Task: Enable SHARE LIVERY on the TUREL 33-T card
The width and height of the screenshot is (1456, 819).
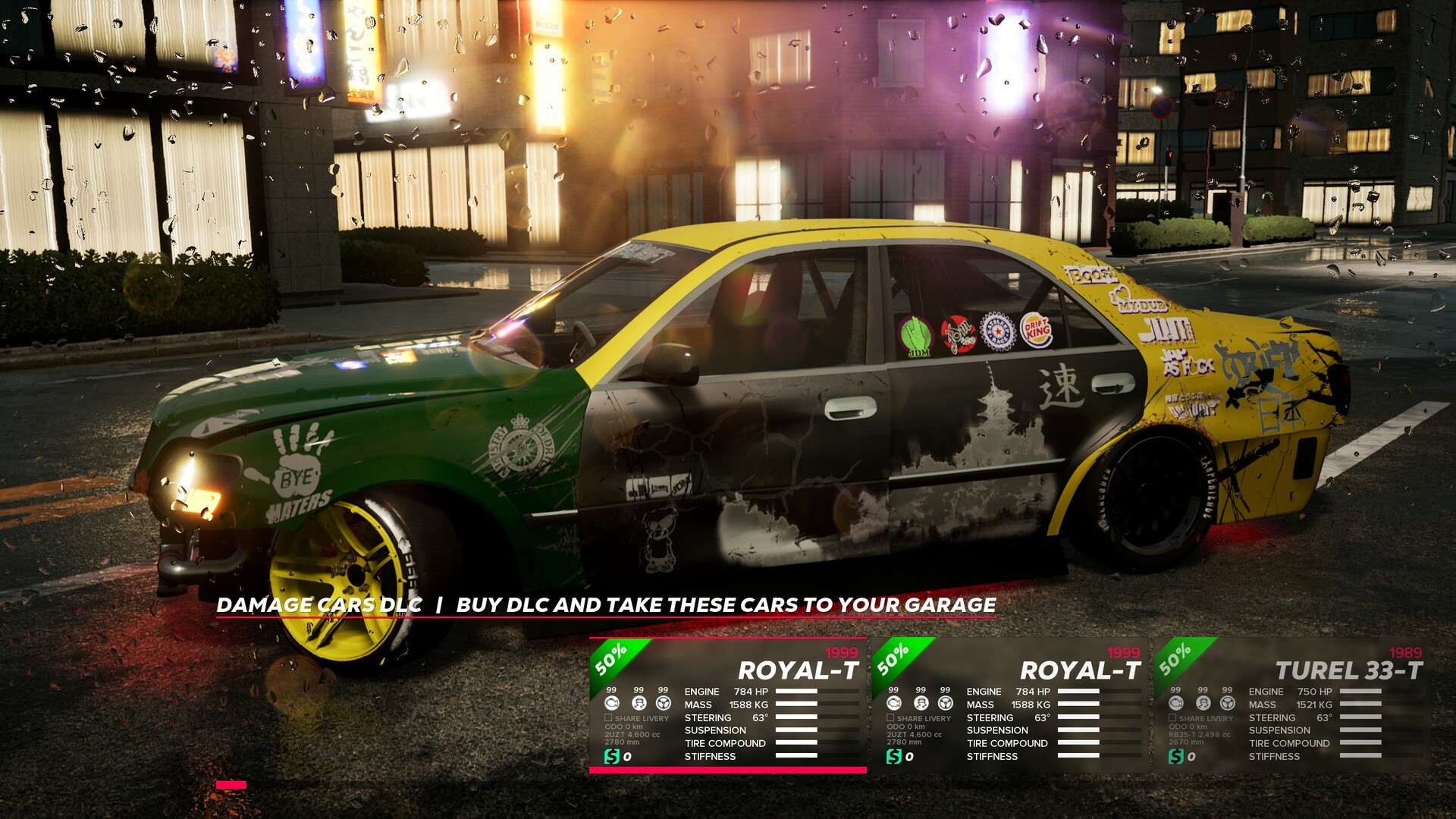Action: click(1172, 717)
